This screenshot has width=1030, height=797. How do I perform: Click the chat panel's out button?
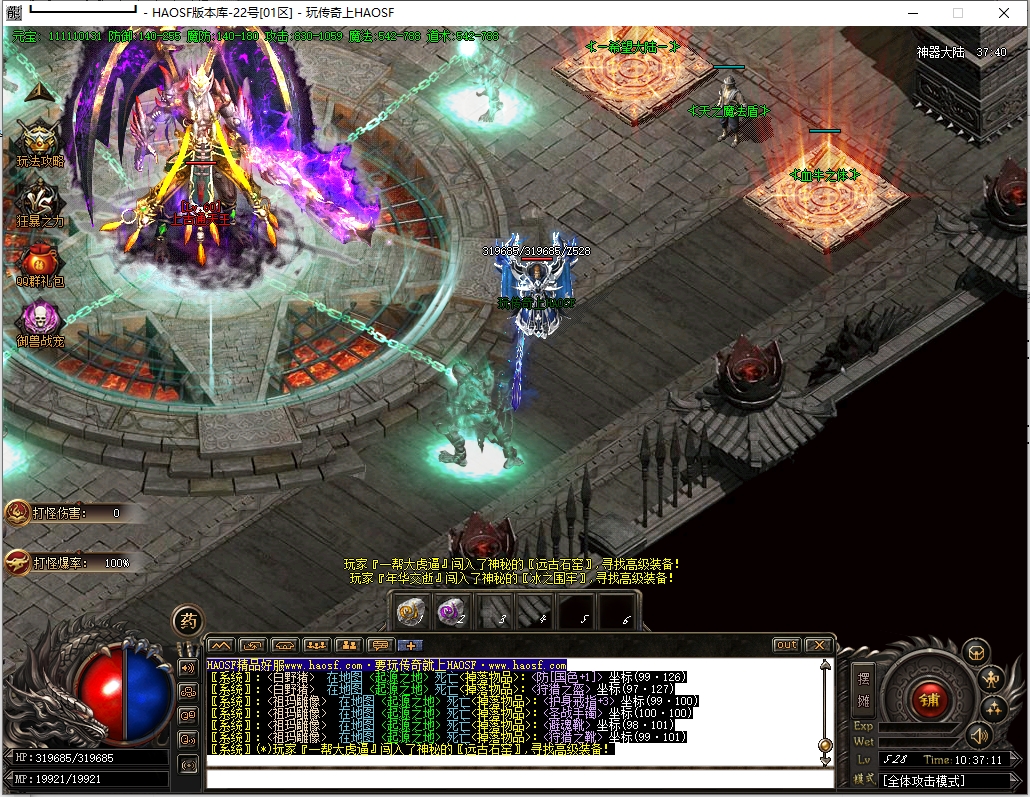point(787,645)
